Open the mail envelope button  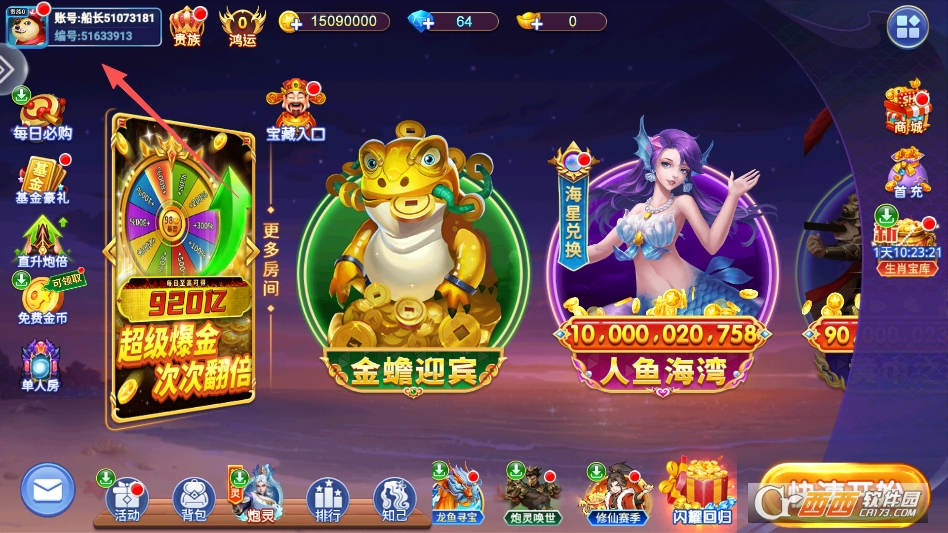coord(47,491)
